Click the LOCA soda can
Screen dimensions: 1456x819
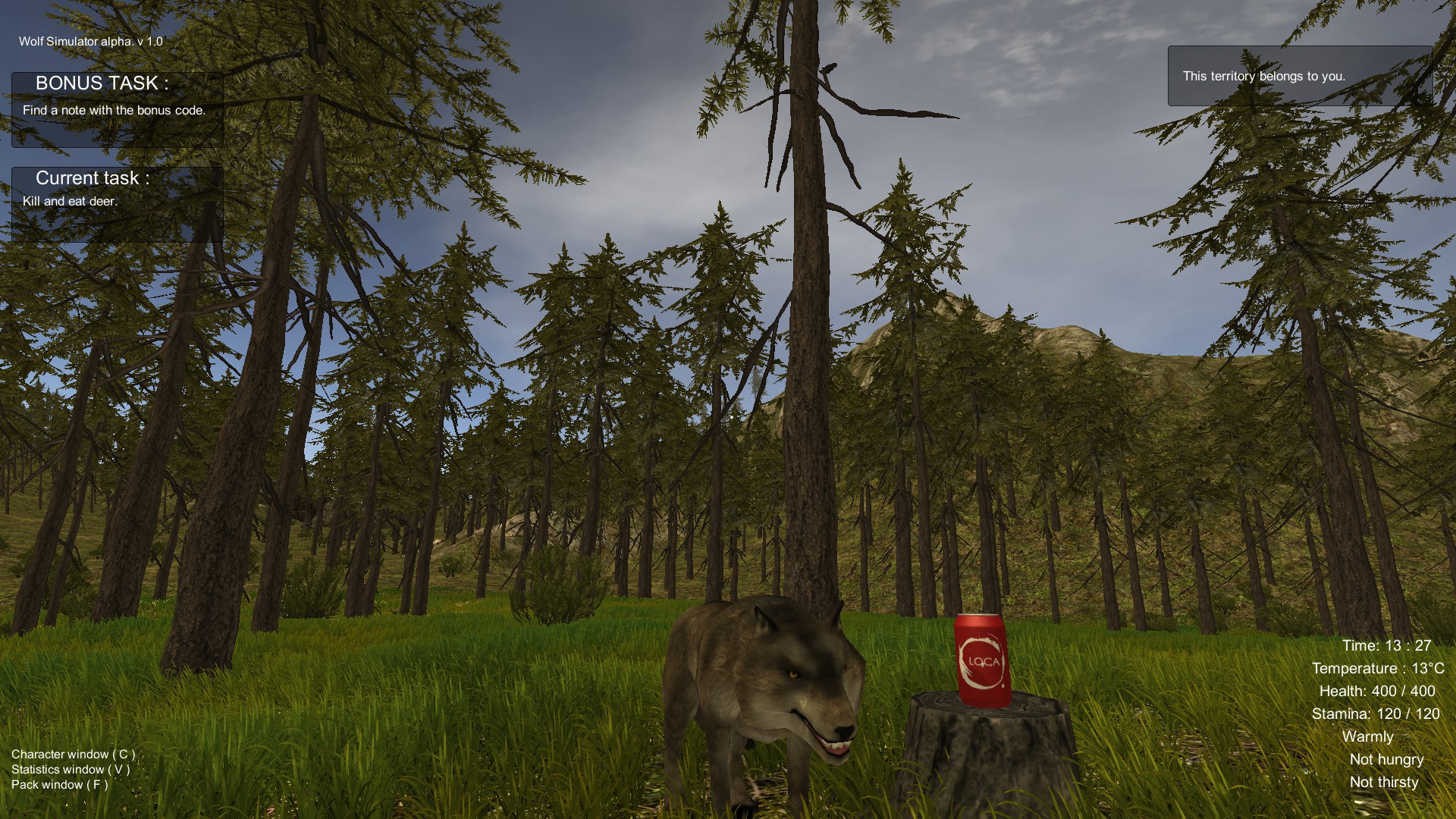978,658
